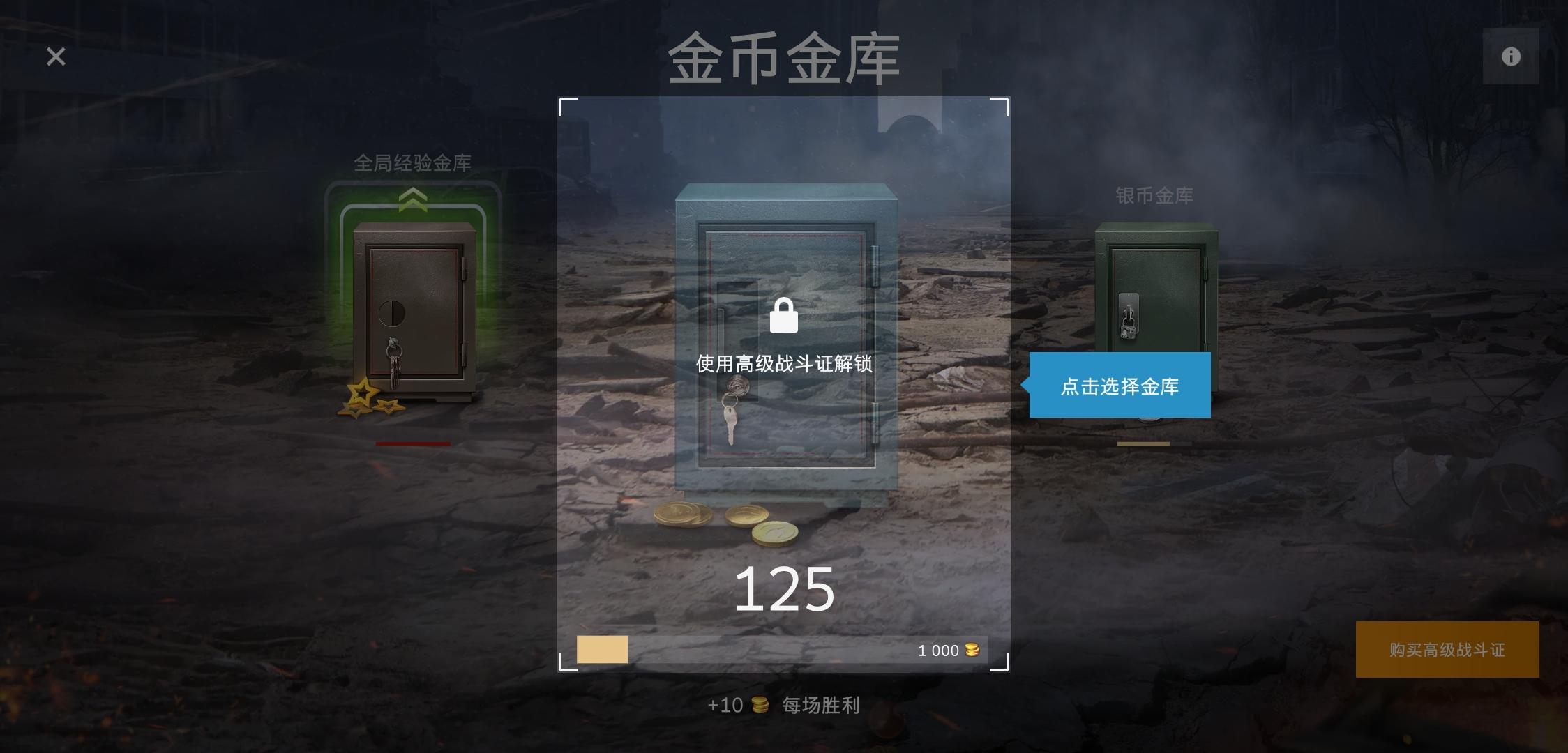Click the 购买高级战斗证 button
Screen dimensions: 1568x753
pos(1447,649)
